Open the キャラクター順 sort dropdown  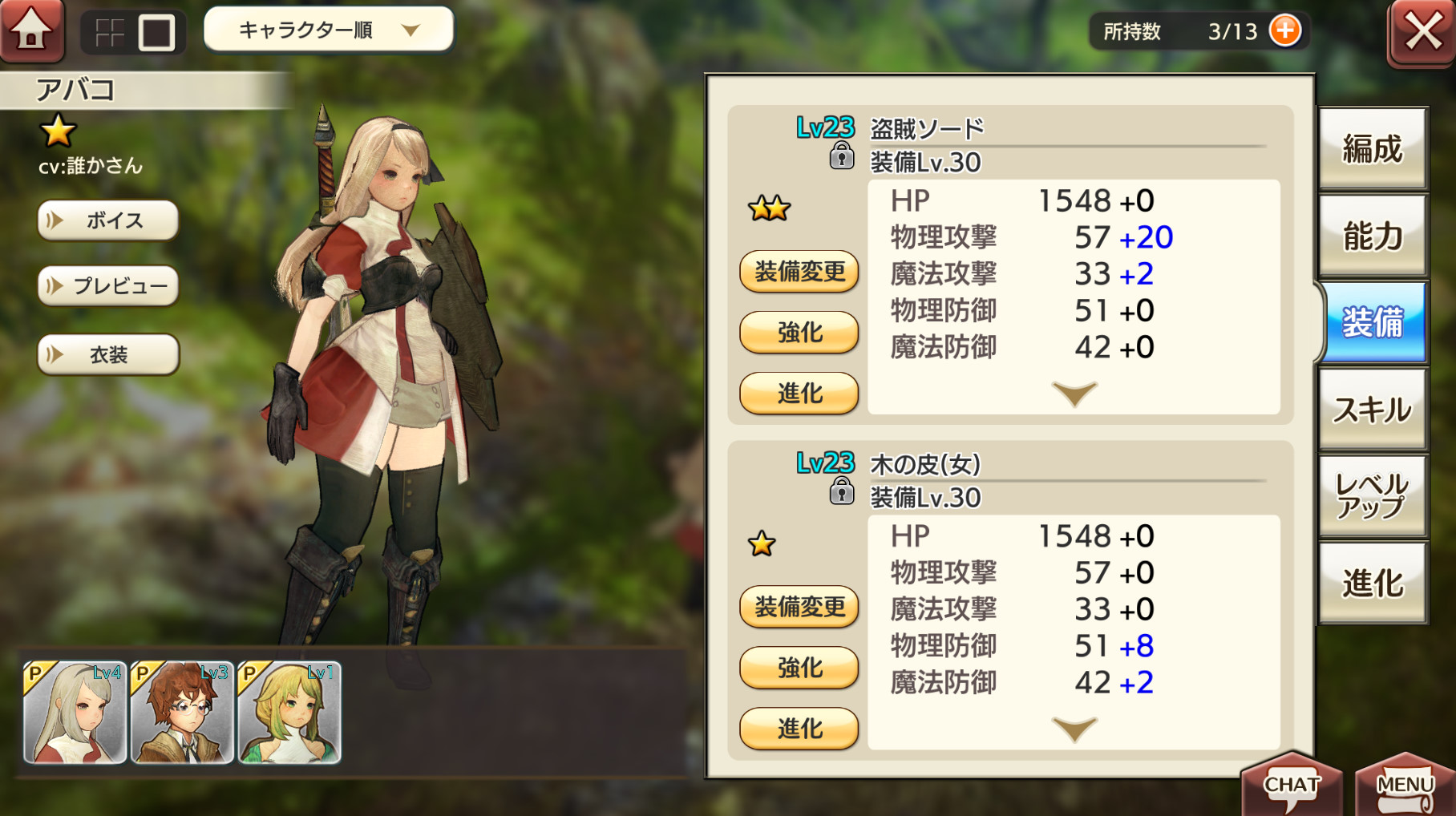(x=329, y=30)
